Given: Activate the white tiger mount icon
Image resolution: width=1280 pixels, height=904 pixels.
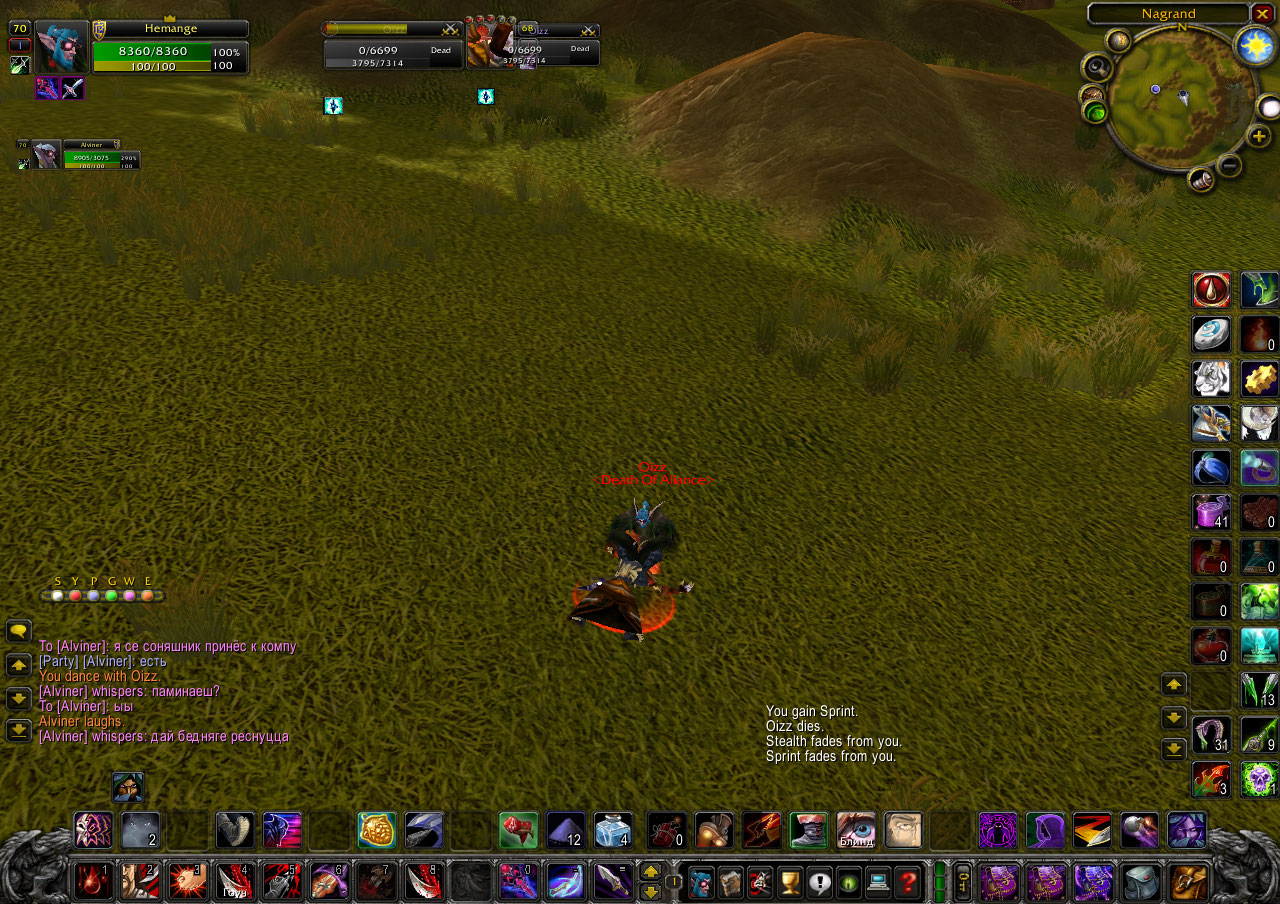Looking at the screenshot, I should click(x=1211, y=379).
